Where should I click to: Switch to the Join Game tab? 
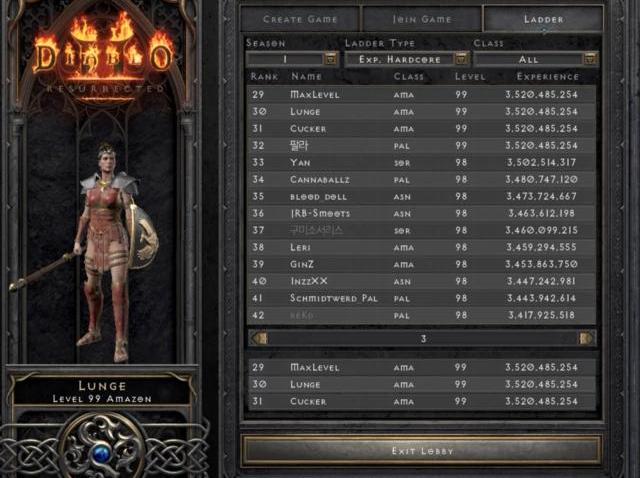click(421, 19)
